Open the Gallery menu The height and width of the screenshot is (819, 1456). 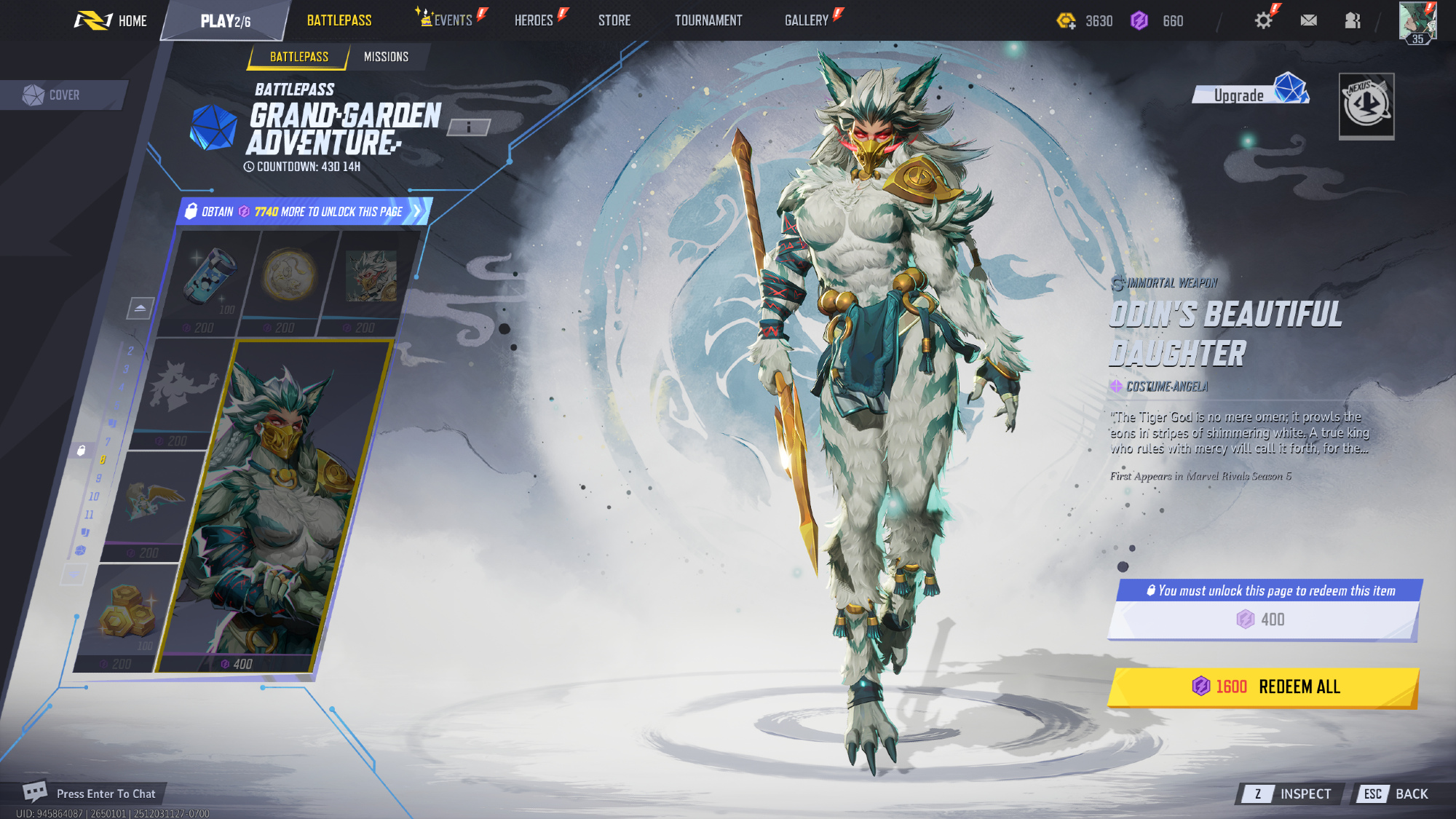coord(807,20)
